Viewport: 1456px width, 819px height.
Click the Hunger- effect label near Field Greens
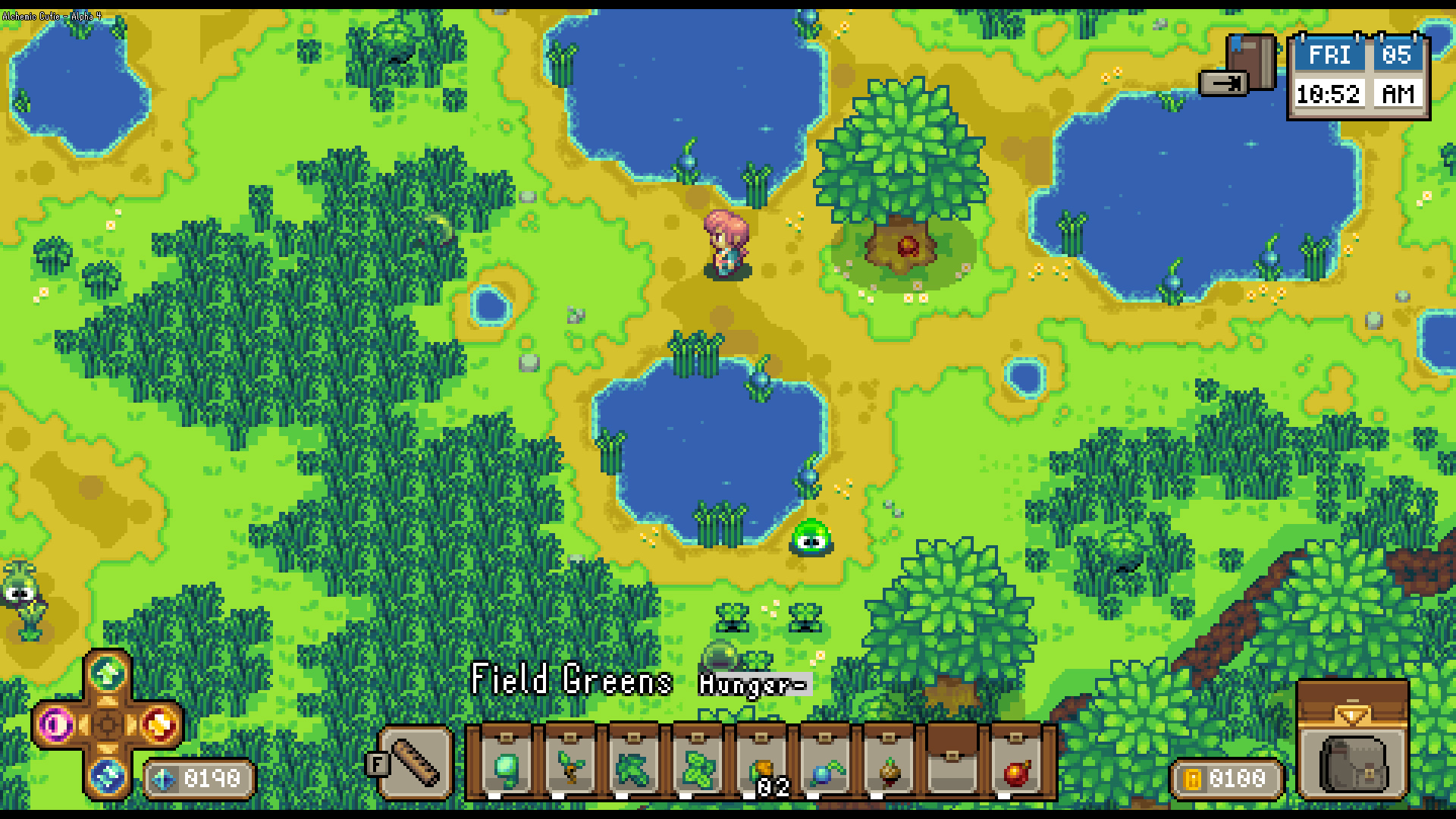pyautogui.click(x=751, y=684)
